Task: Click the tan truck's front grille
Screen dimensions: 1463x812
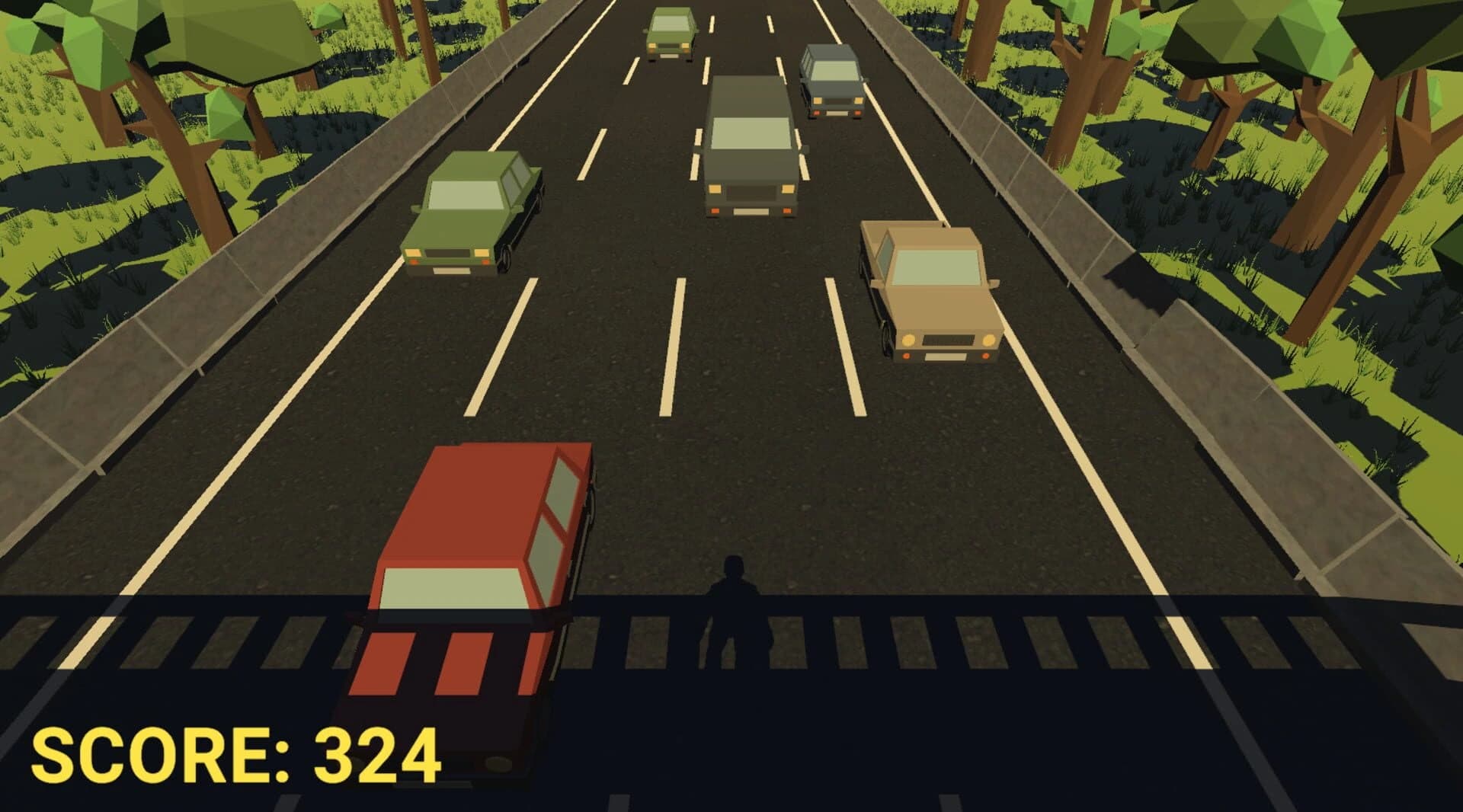Action: point(949,339)
